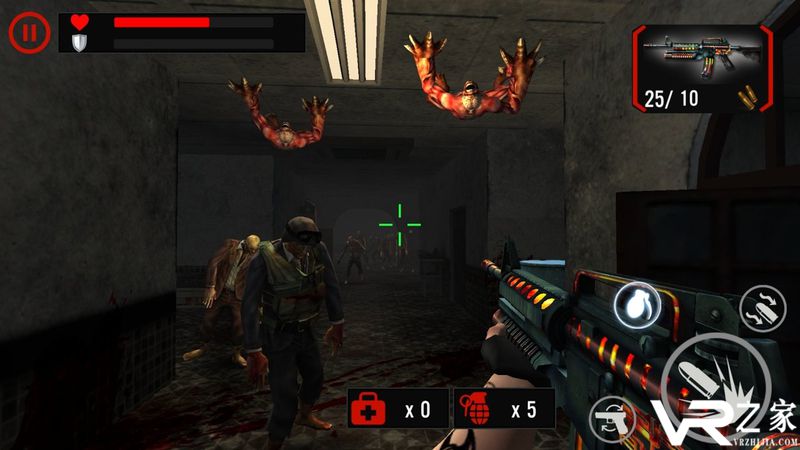Select the grenade x 5 slot
800x450 pixels.
(502, 410)
